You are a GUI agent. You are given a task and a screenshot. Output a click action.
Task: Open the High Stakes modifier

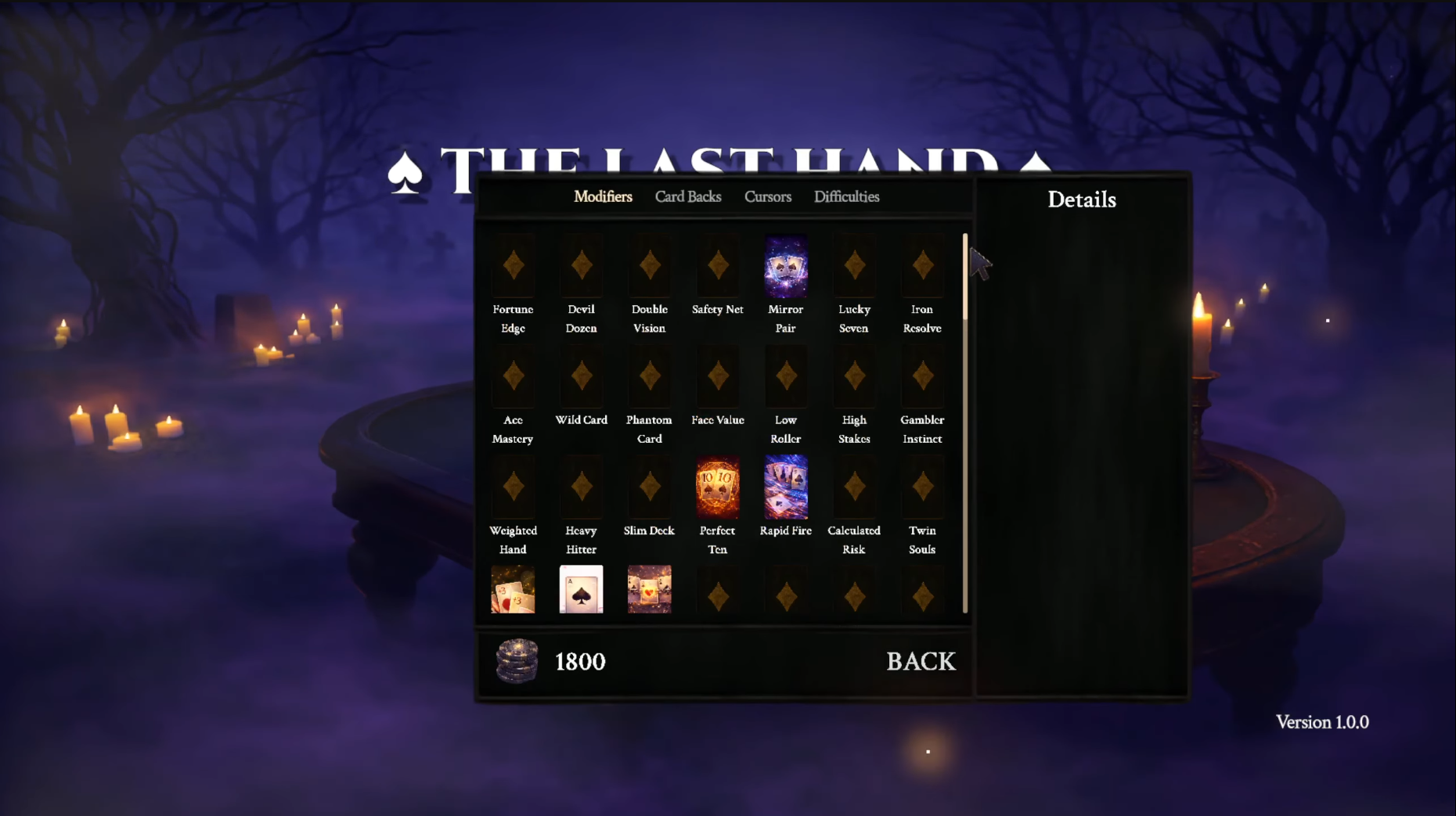pos(854,378)
